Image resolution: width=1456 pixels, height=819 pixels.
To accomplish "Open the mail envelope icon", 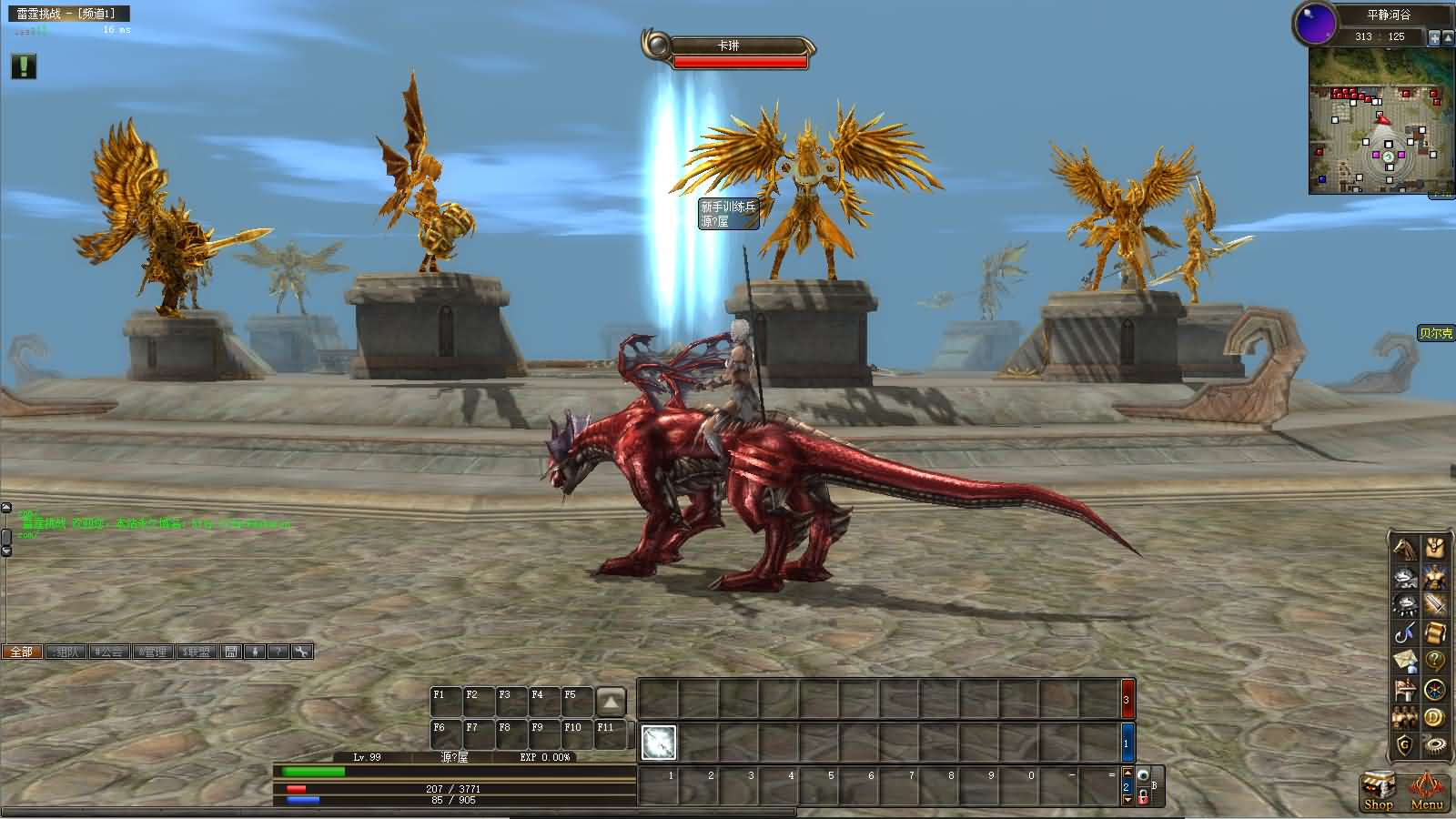I will (1405, 662).
